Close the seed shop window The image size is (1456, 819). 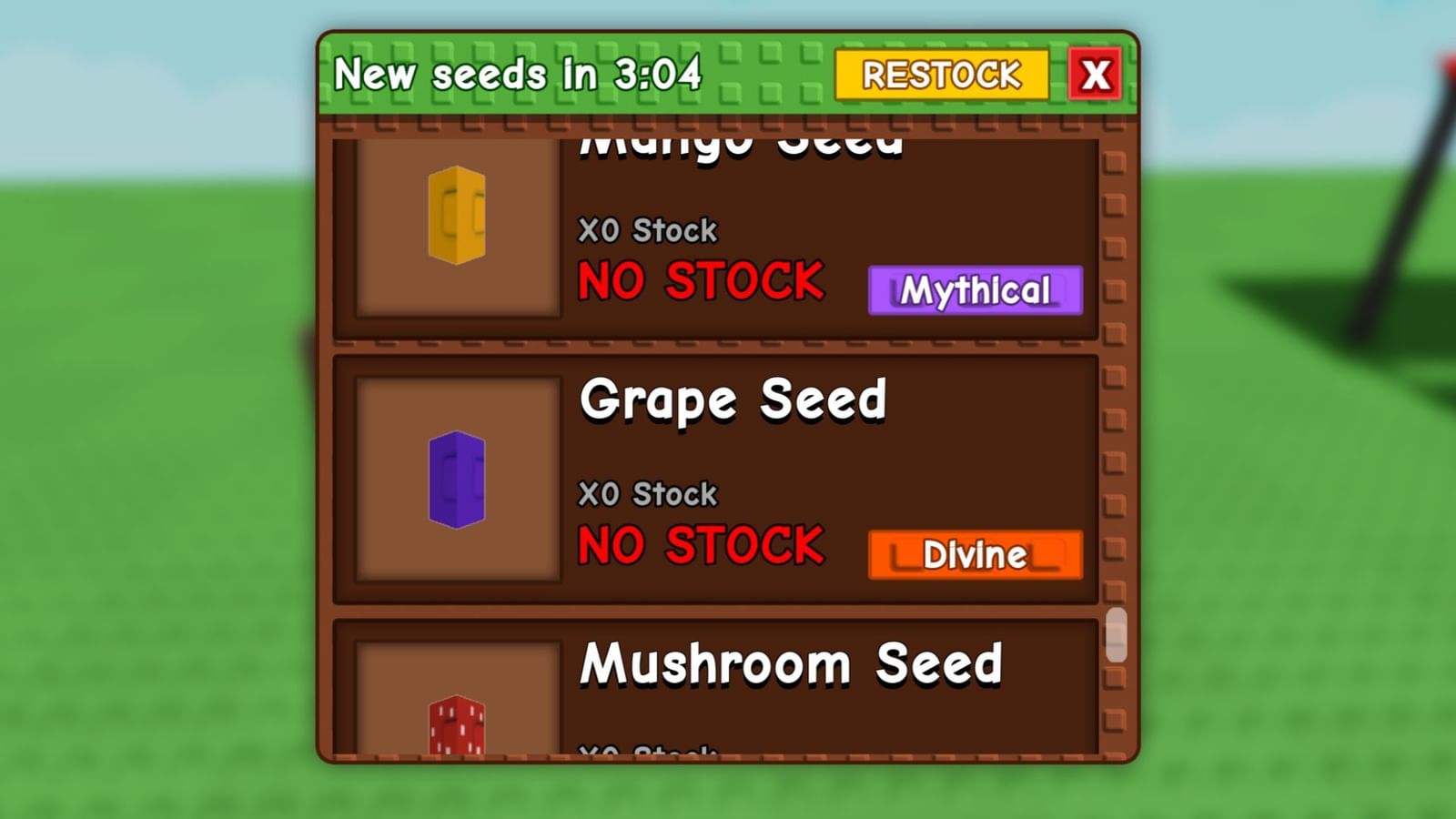pos(1097,74)
